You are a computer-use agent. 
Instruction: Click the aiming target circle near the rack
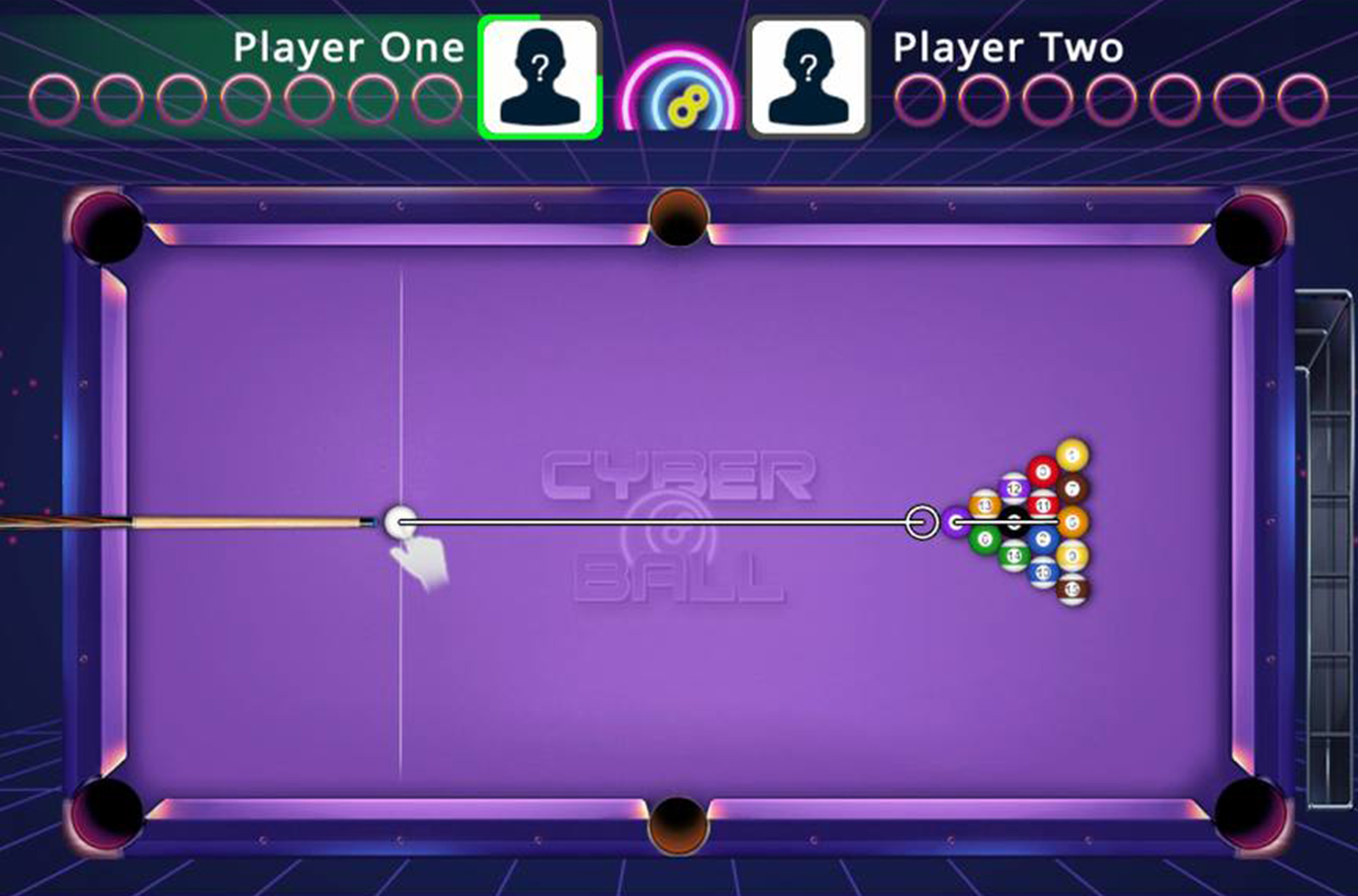coord(921,521)
